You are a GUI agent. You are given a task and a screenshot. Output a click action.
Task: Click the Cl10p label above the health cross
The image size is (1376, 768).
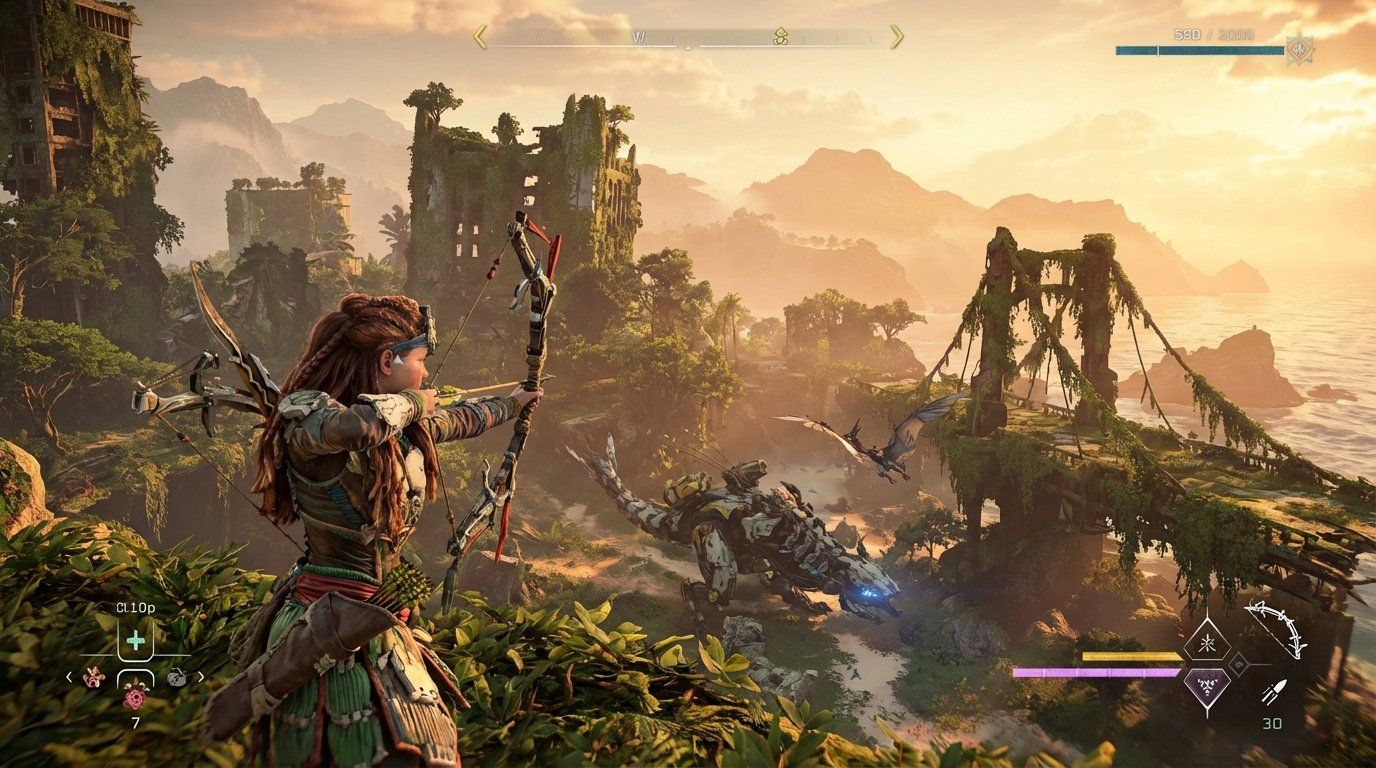[136, 607]
